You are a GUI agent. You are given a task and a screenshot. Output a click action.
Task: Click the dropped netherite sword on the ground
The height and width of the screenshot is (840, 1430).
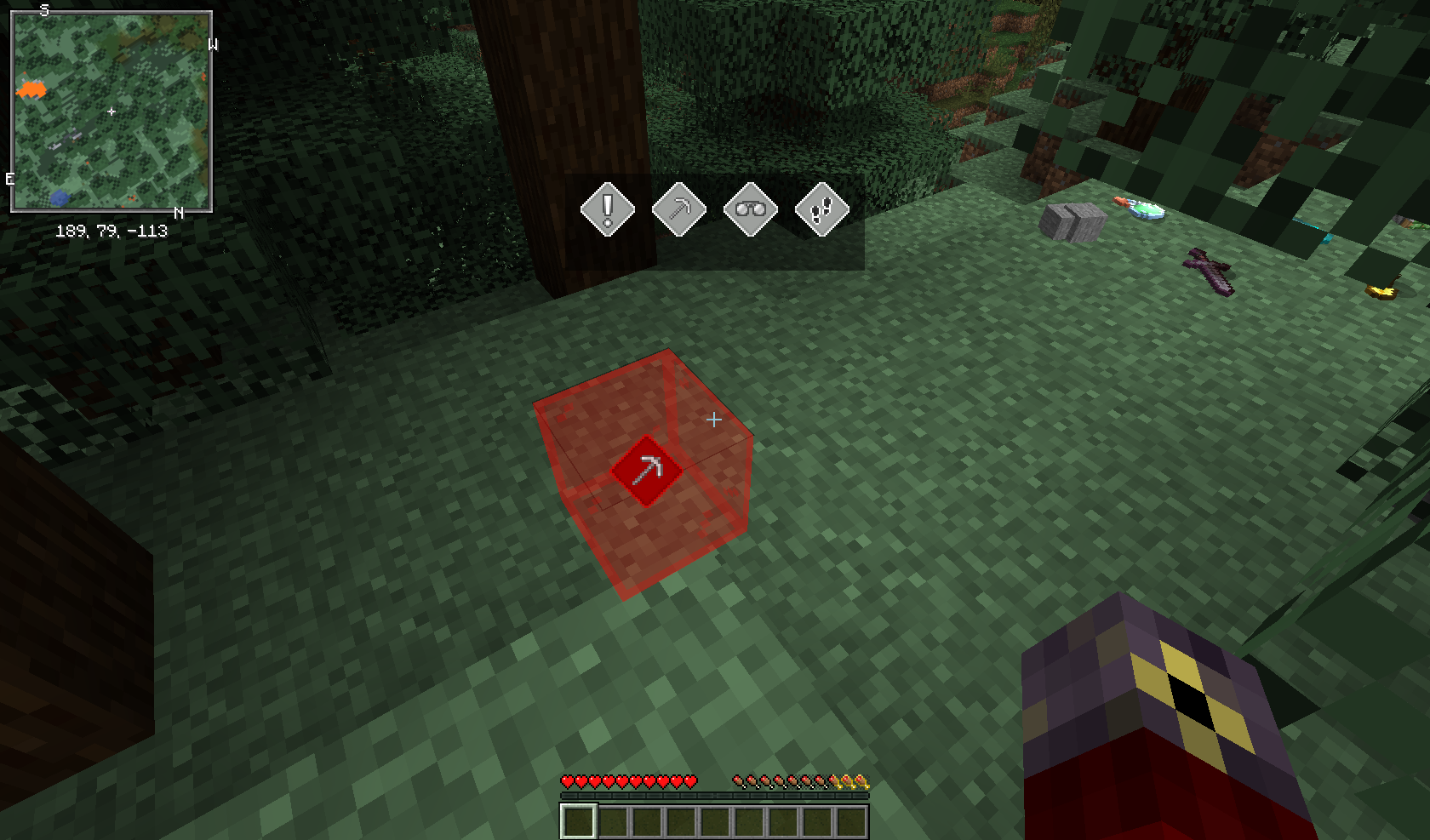coord(1207,270)
